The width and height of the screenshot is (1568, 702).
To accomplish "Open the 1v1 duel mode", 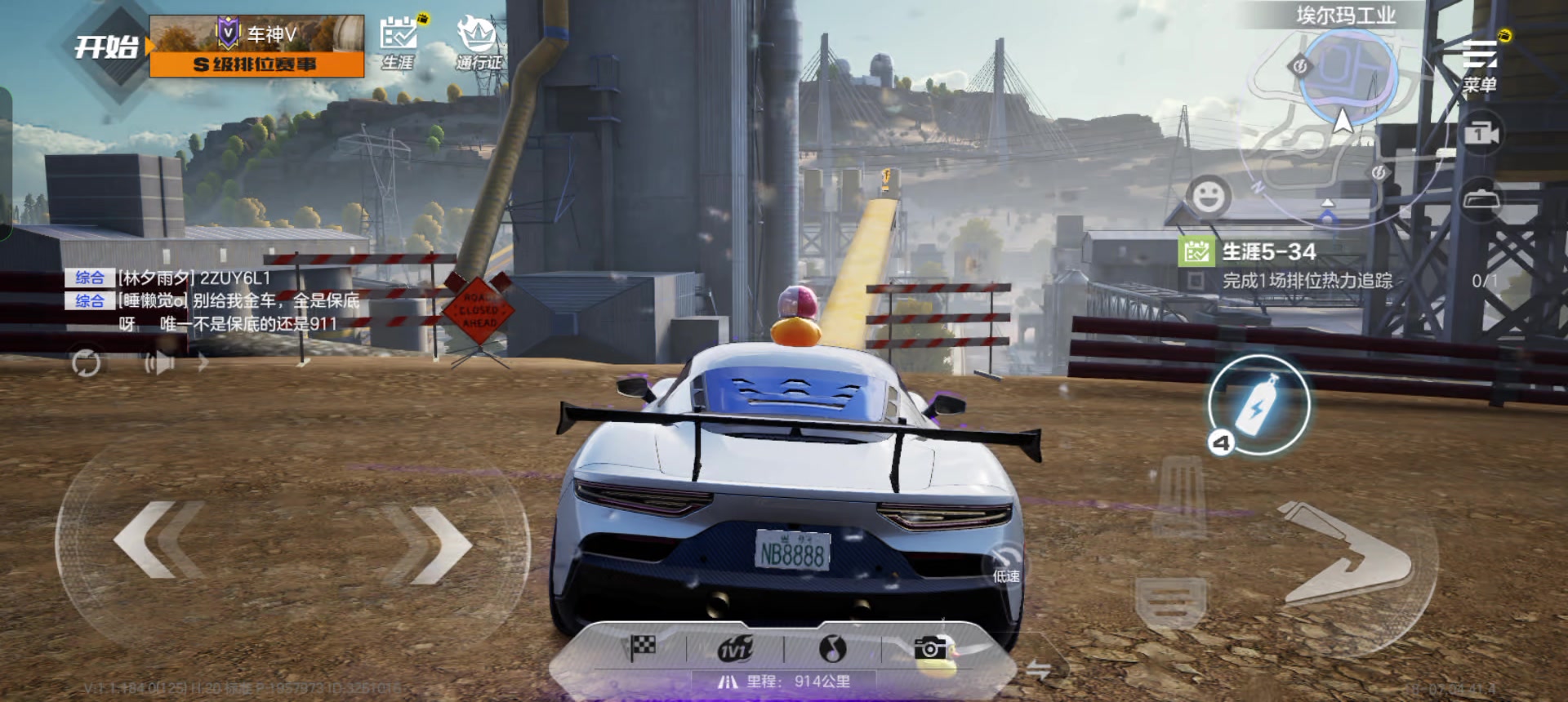I will pyautogui.click(x=735, y=649).
